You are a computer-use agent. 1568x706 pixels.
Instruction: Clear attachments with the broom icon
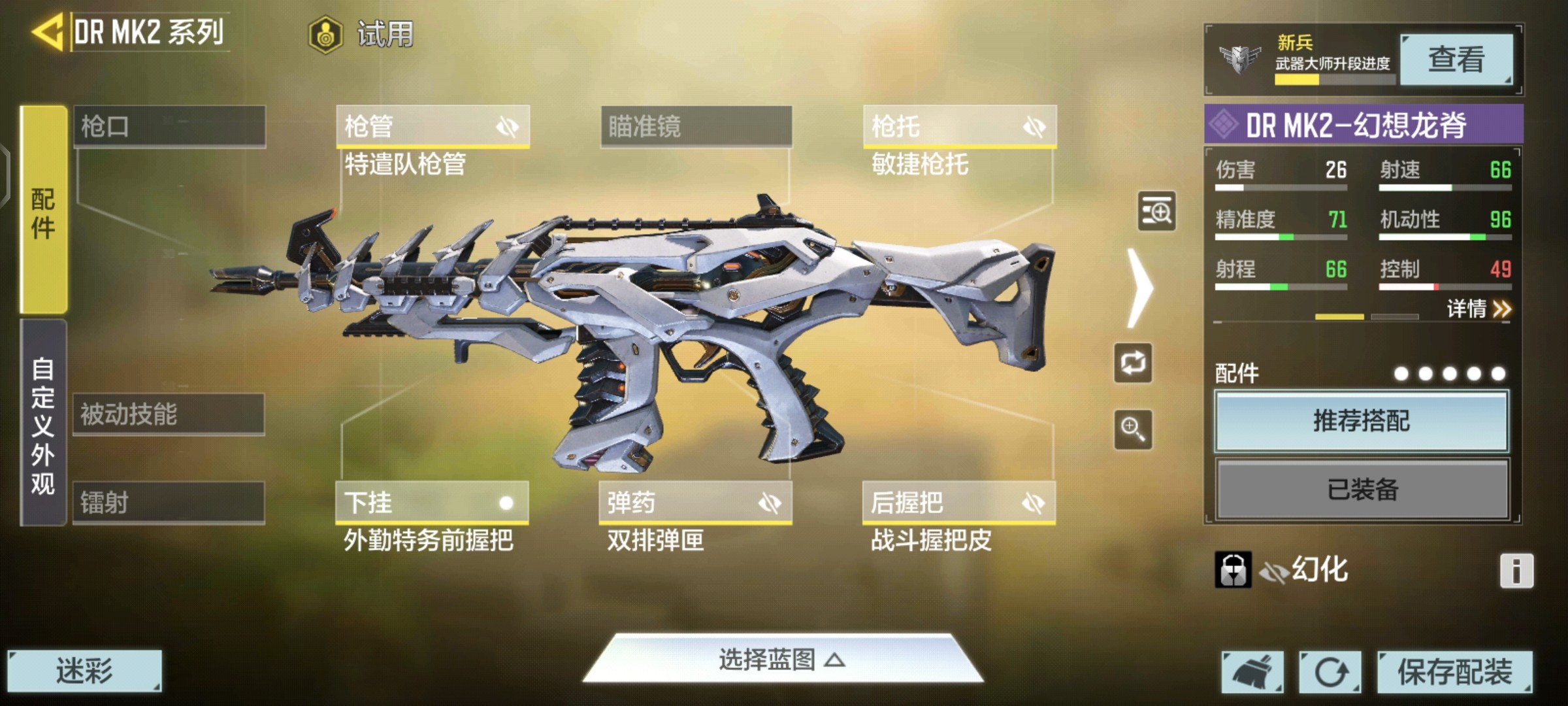pos(1252,671)
